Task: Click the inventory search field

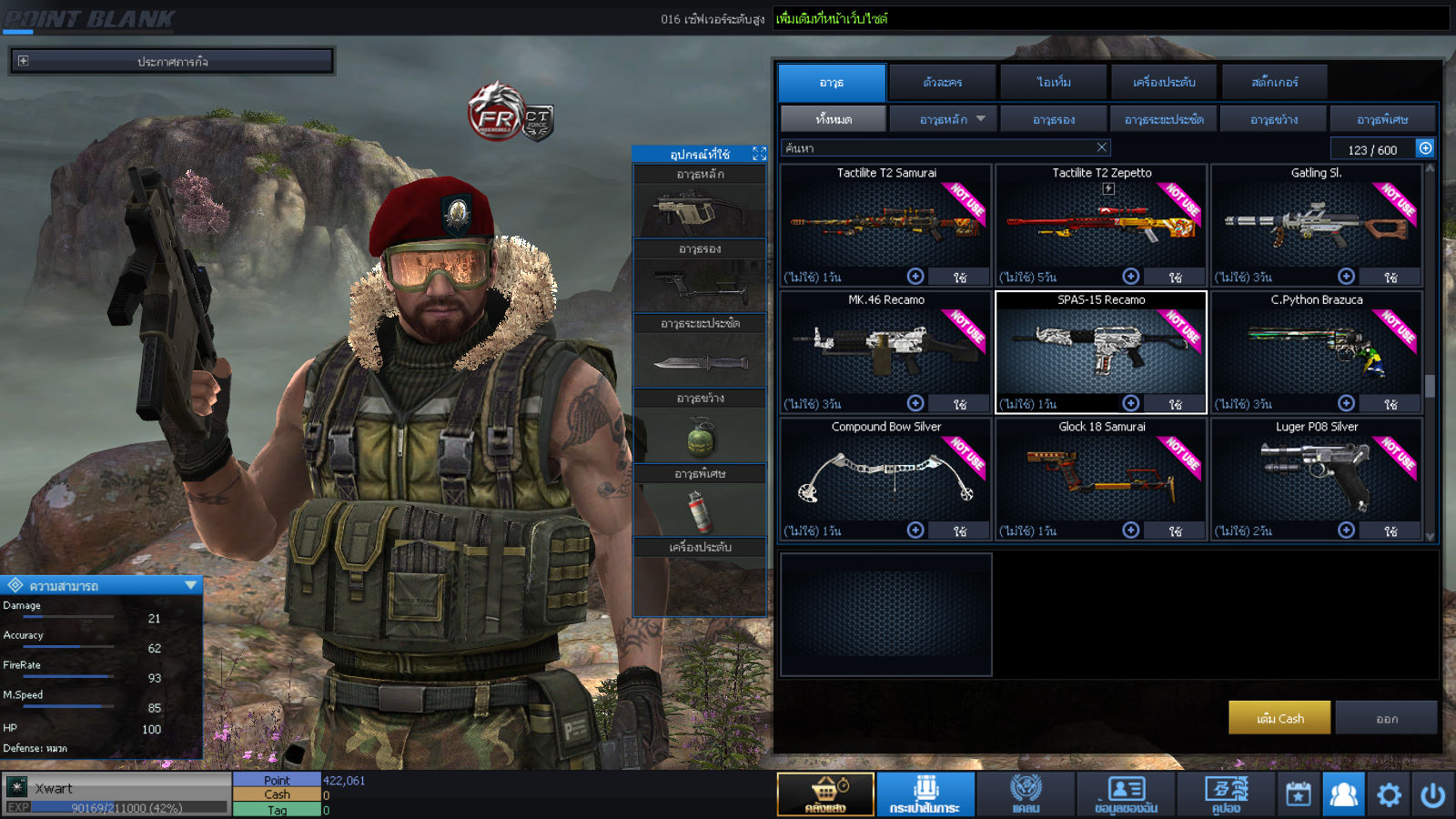Action: [937, 147]
